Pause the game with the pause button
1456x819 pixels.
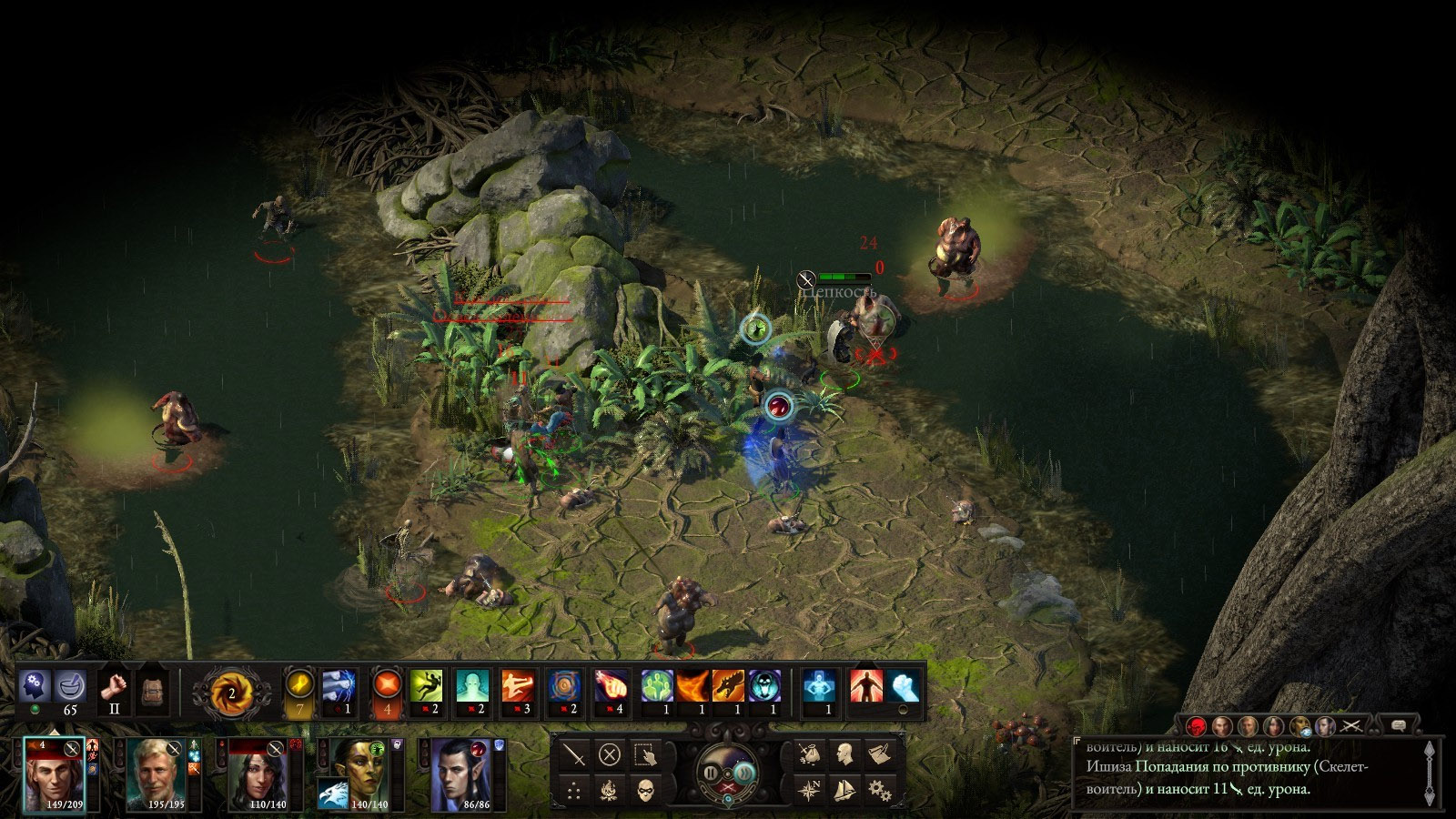click(711, 773)
